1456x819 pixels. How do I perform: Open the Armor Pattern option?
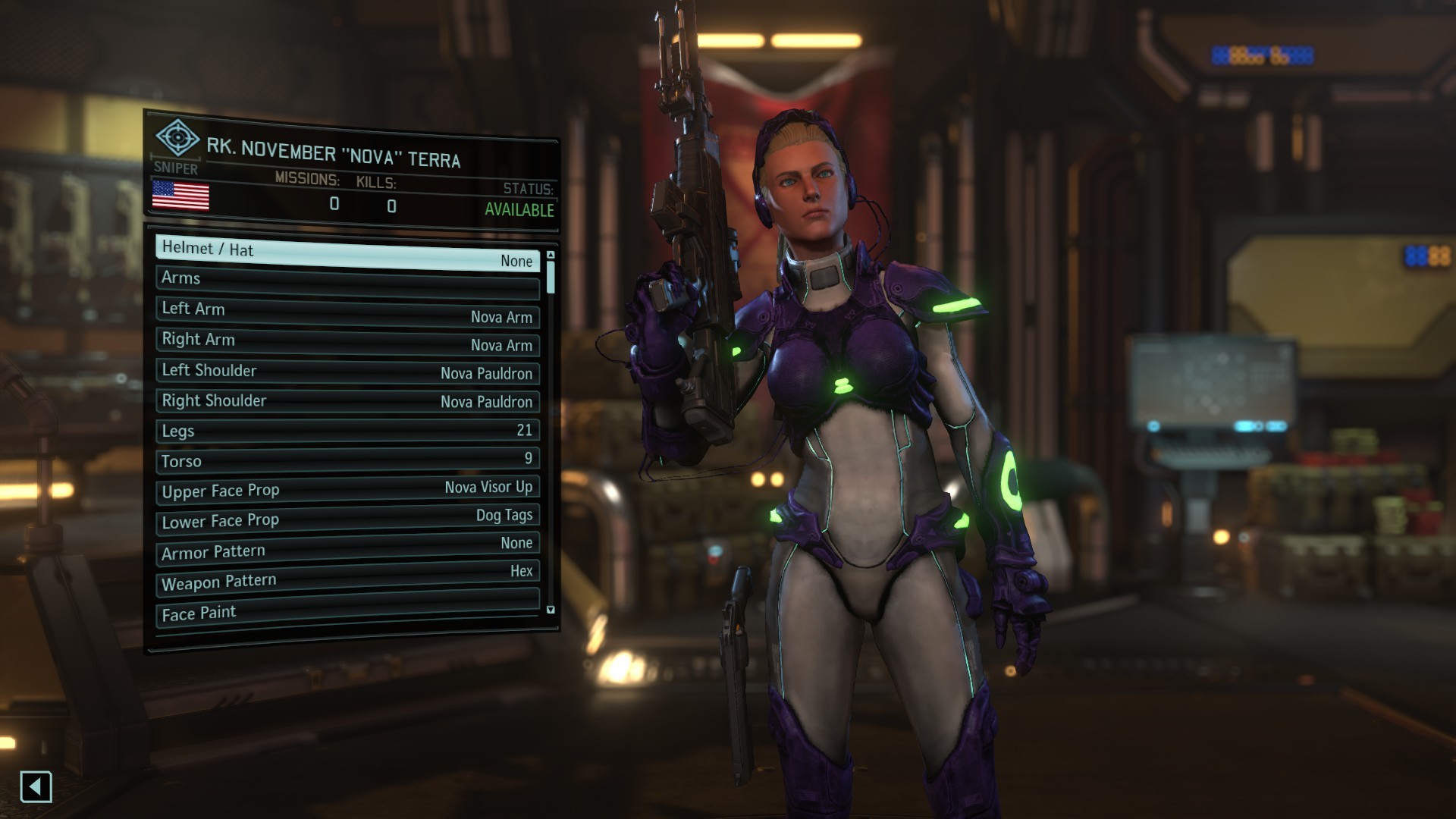coord(347,548)
